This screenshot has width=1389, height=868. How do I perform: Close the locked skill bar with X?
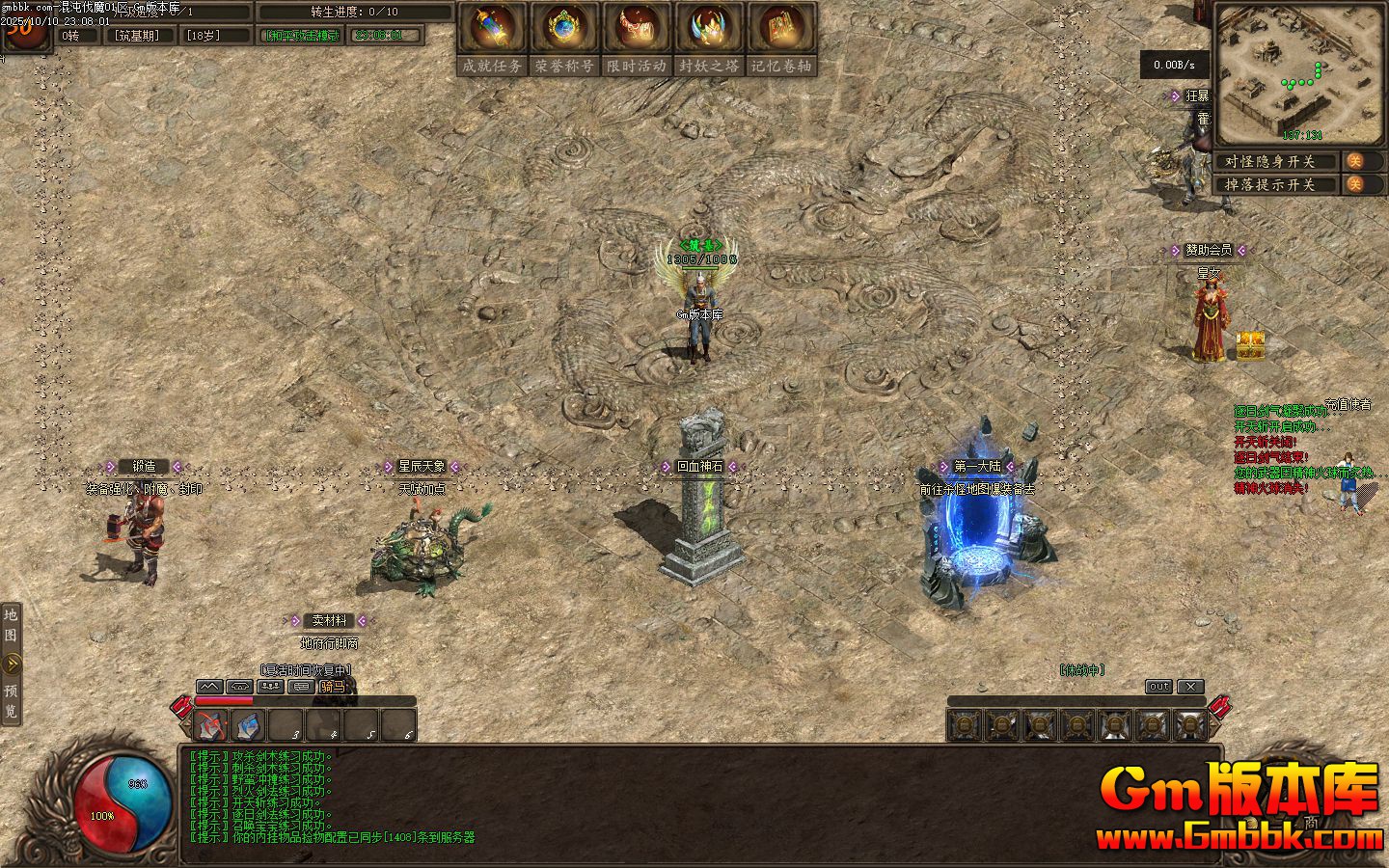pos(1191,687)
